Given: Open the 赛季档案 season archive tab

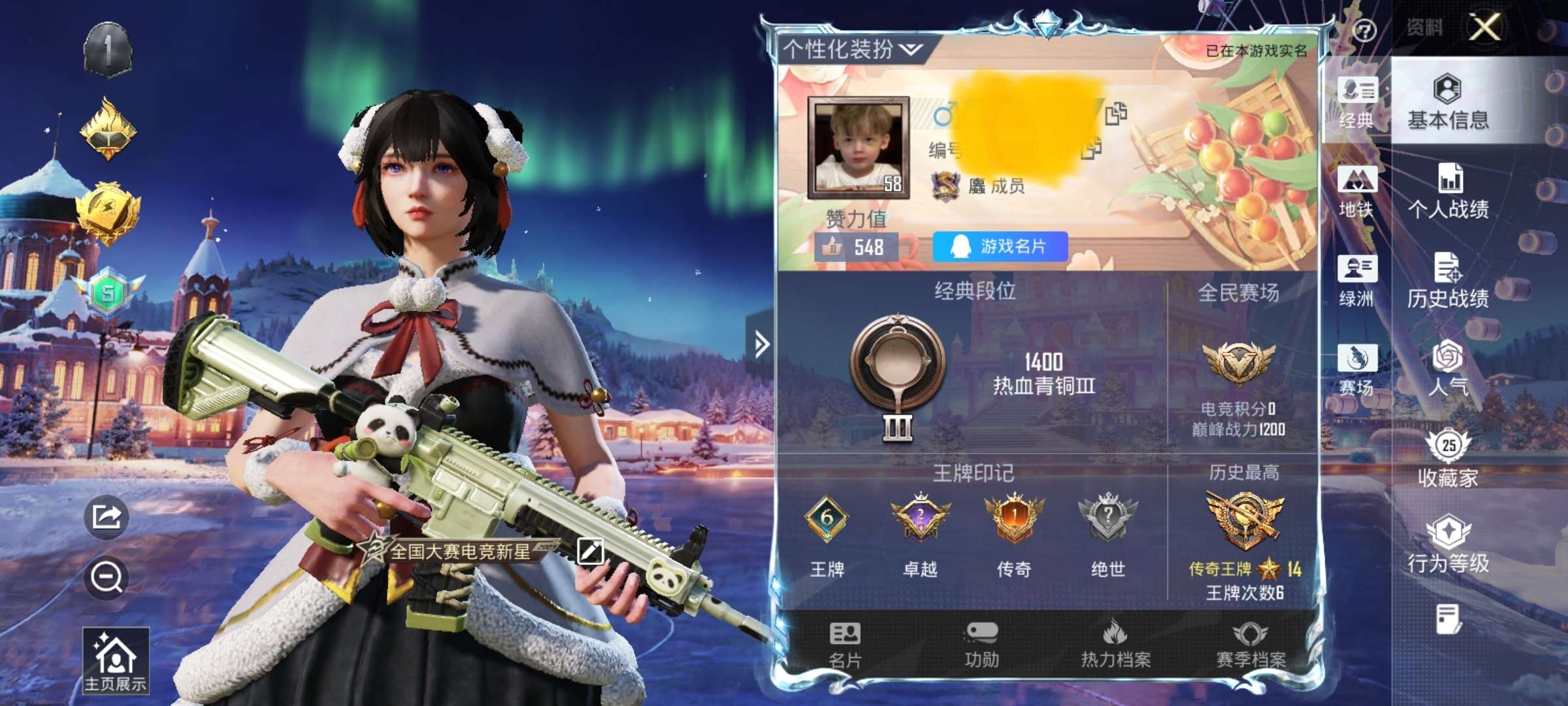Looking at the screenshot, I should click(x=1250, y=645).
